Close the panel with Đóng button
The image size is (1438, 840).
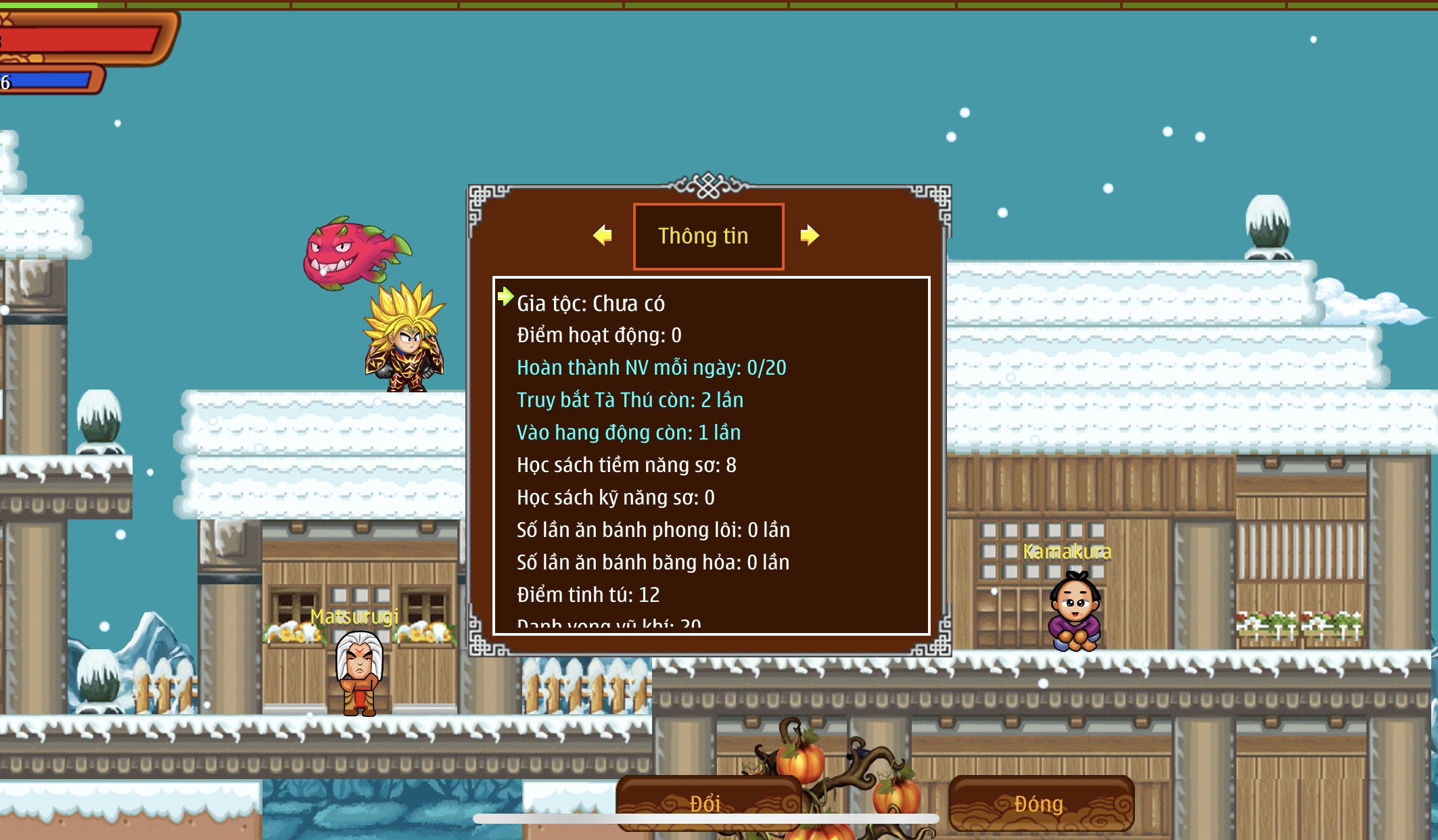click(x=1040, y=803)
